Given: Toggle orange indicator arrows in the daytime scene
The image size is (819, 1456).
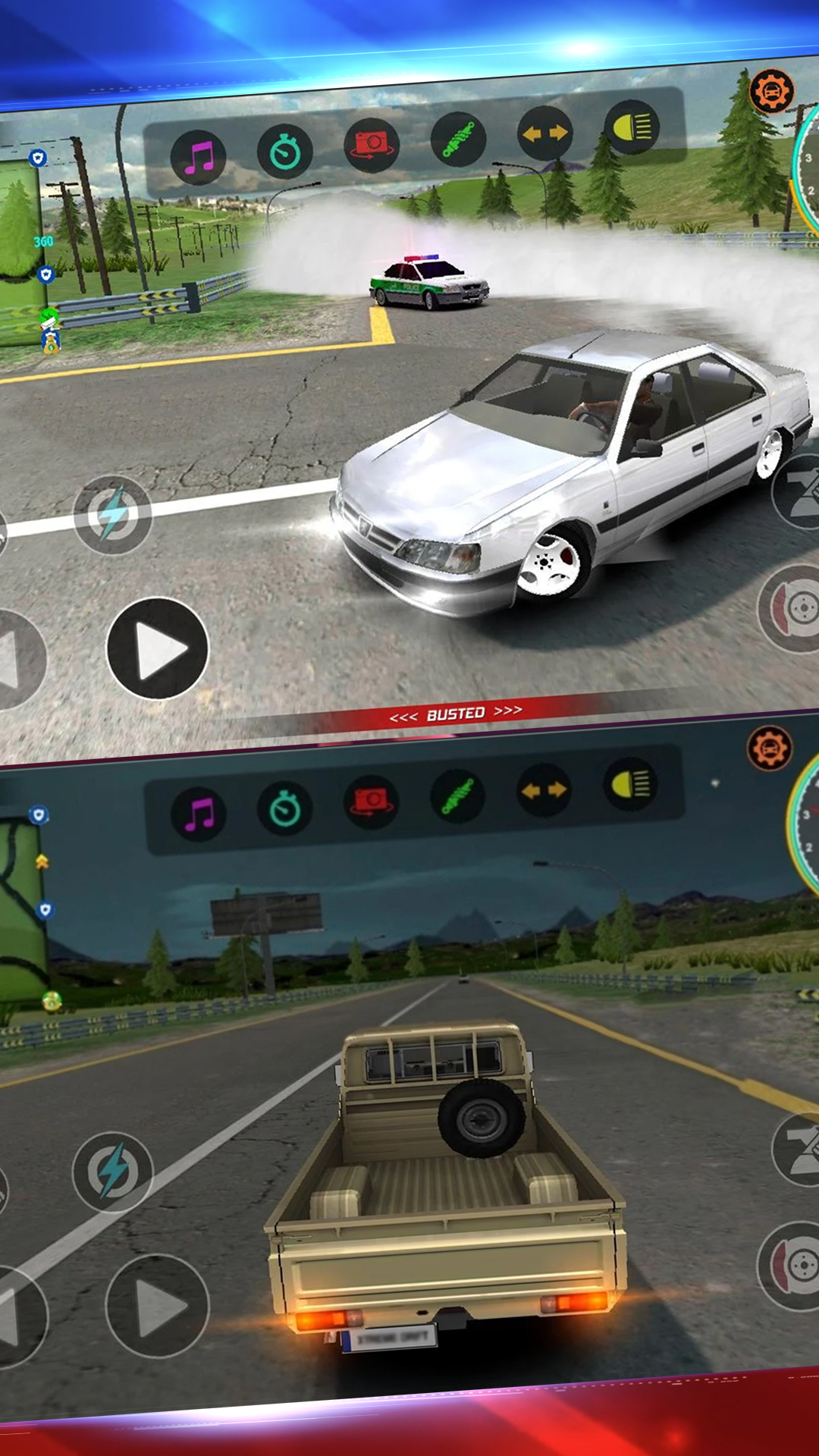Looking at the screenshot, I should 544,133.
